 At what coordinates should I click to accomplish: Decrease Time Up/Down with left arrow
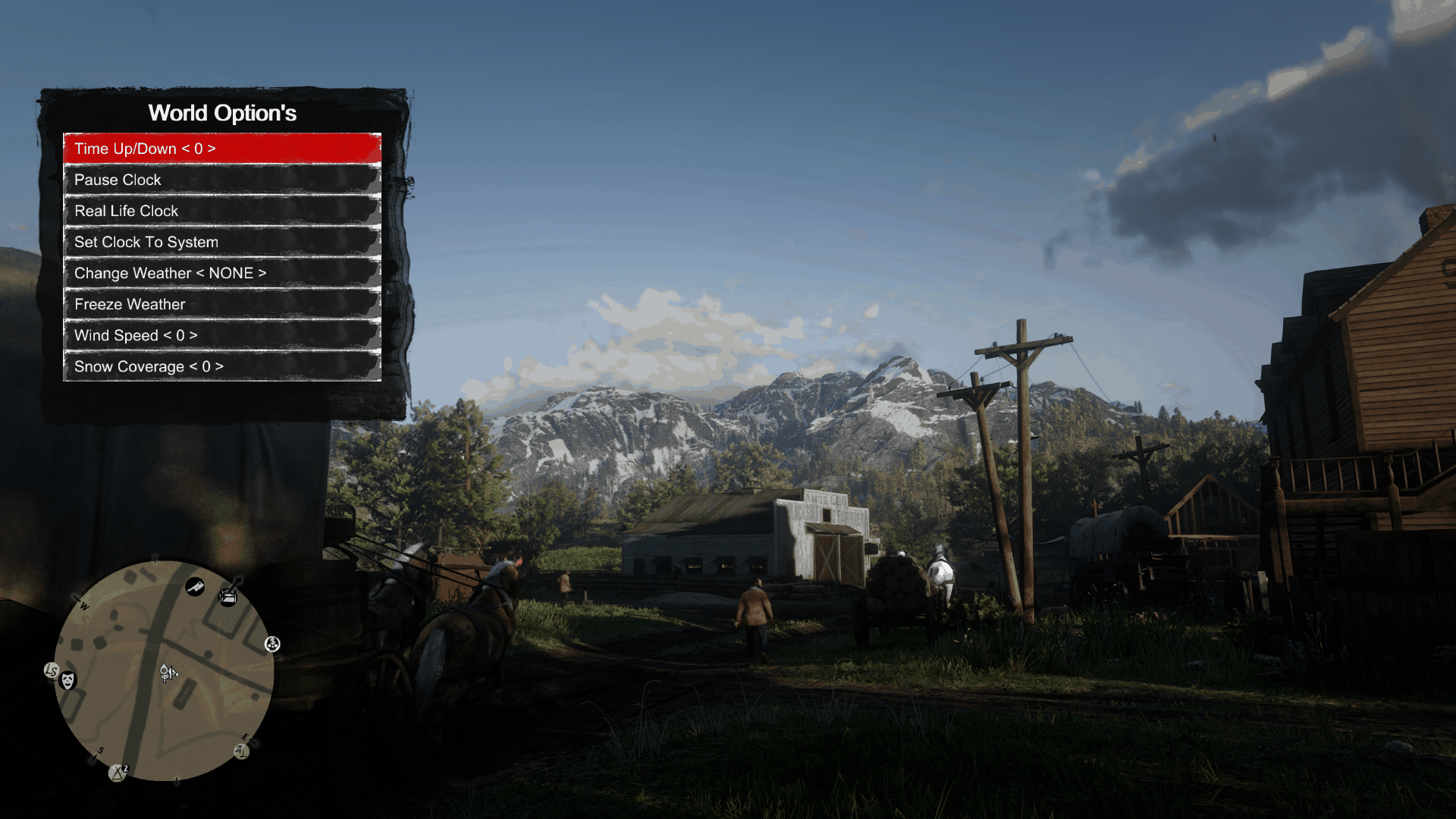[187, 149]
